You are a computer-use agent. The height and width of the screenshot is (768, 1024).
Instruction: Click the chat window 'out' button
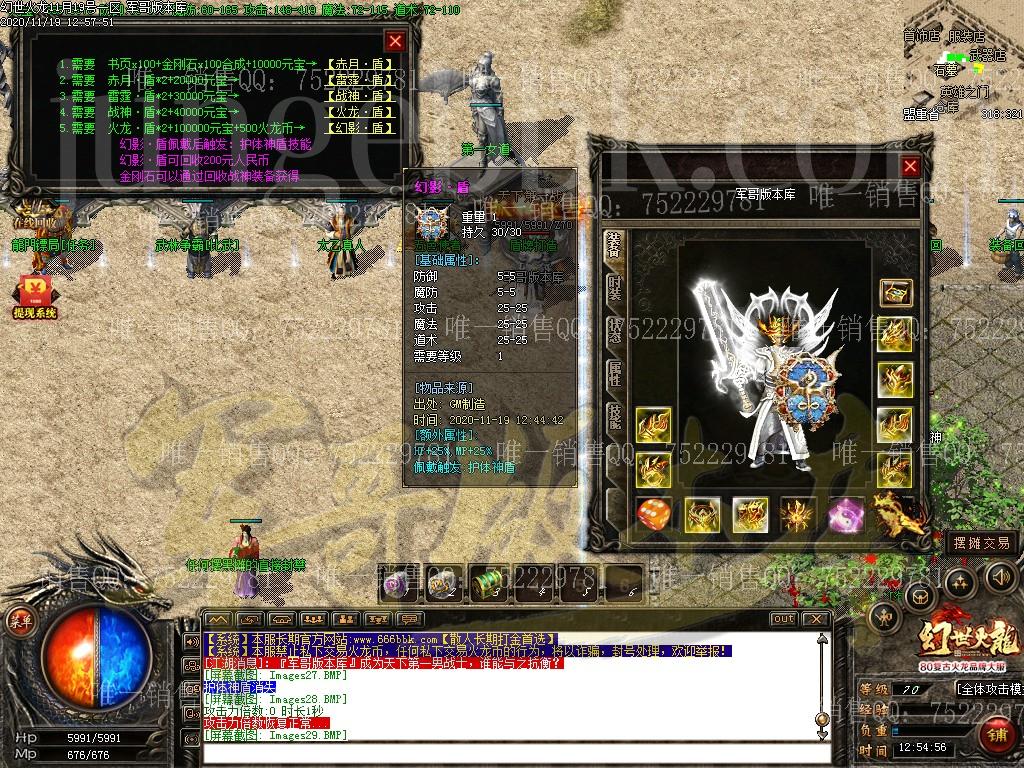[x=784, y=619]
